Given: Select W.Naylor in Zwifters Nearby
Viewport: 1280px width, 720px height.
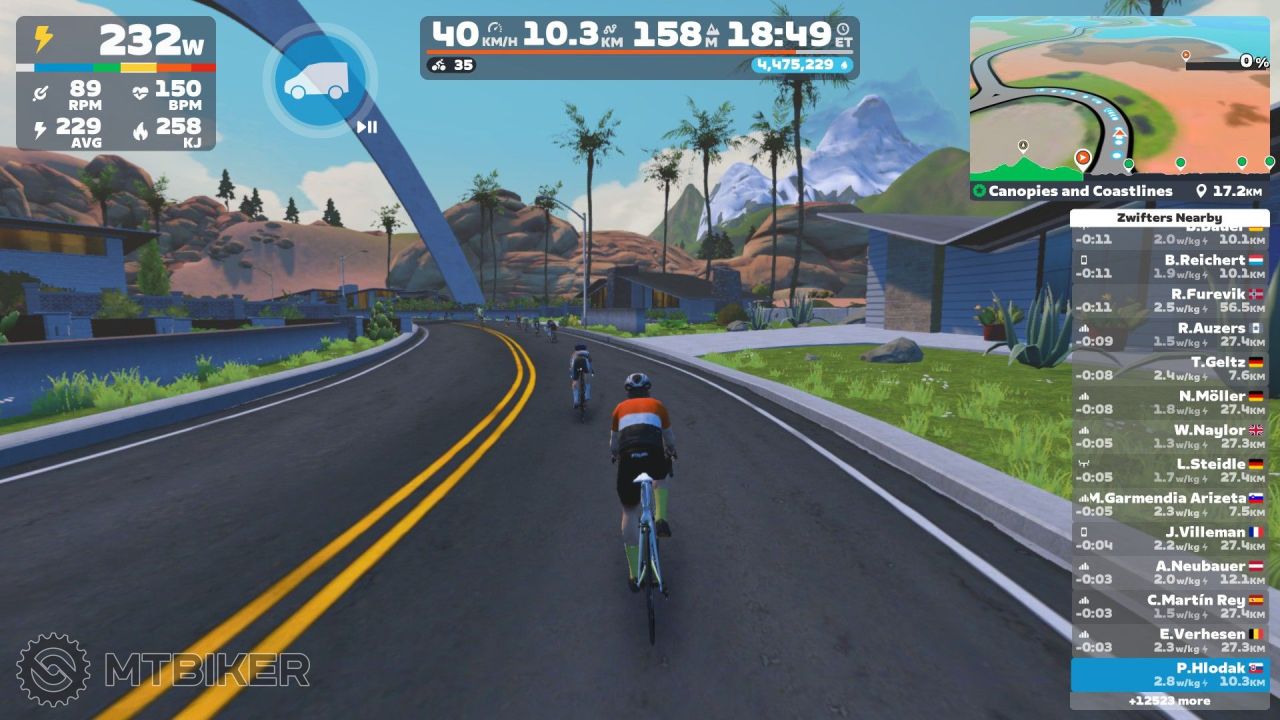Looking at the screenshot, I should coord(1170,436).
